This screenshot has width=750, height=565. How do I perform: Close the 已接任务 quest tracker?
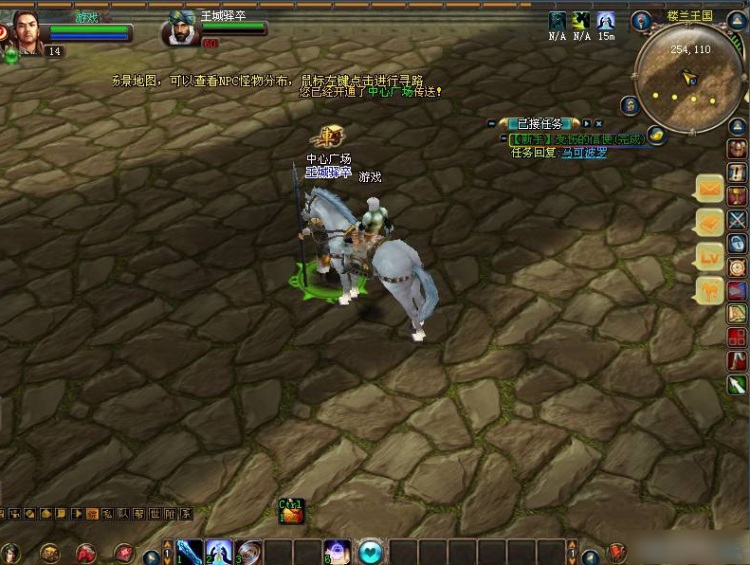[599, 123]
